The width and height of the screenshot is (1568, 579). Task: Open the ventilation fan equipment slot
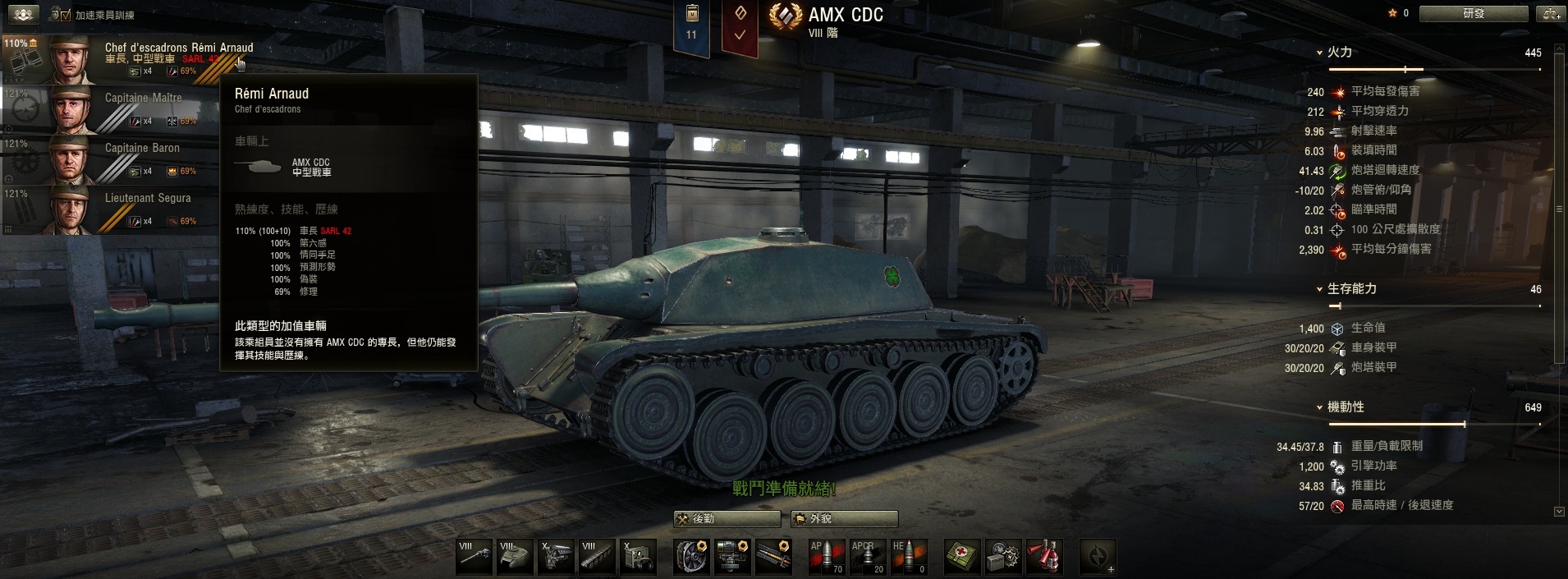click(692, 556)
